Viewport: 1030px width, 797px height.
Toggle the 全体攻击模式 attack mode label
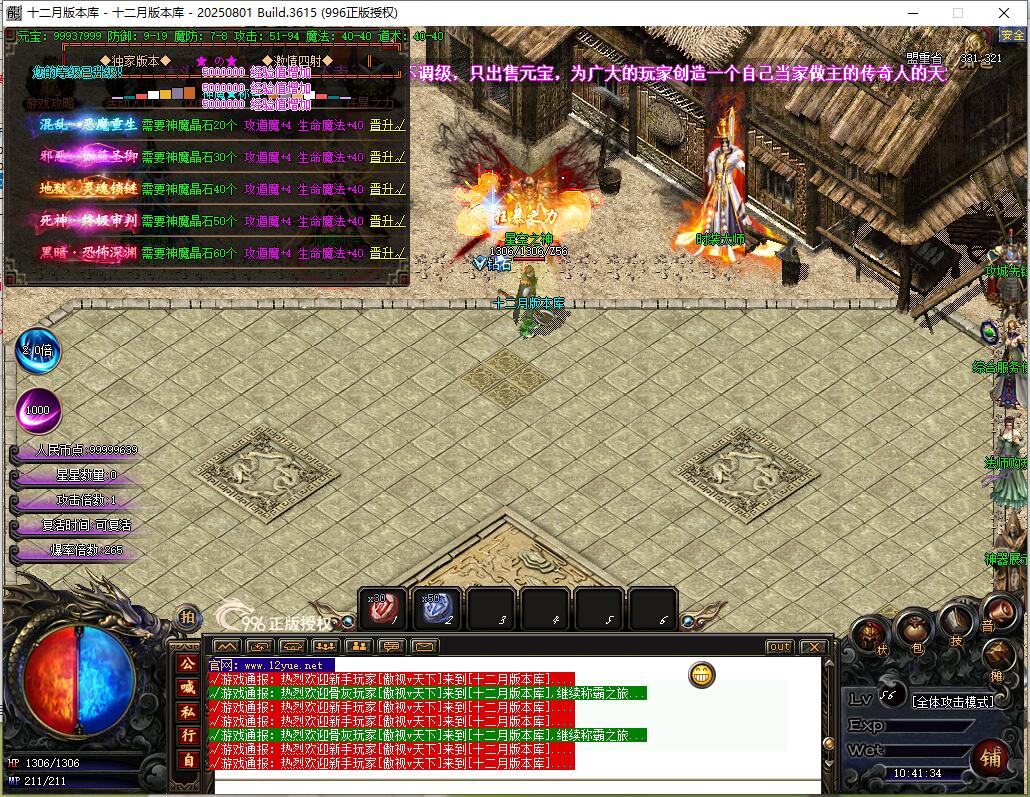pyautogui.click(x=953, y=701)
